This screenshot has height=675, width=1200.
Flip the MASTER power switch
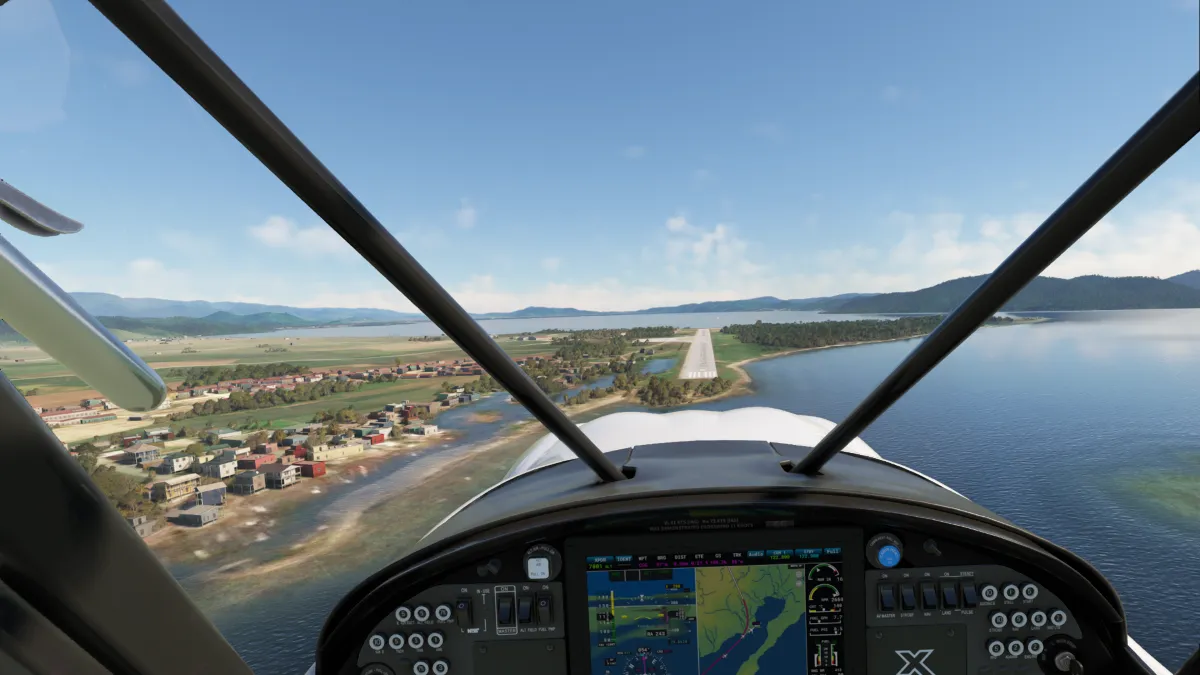coord(505,607)
